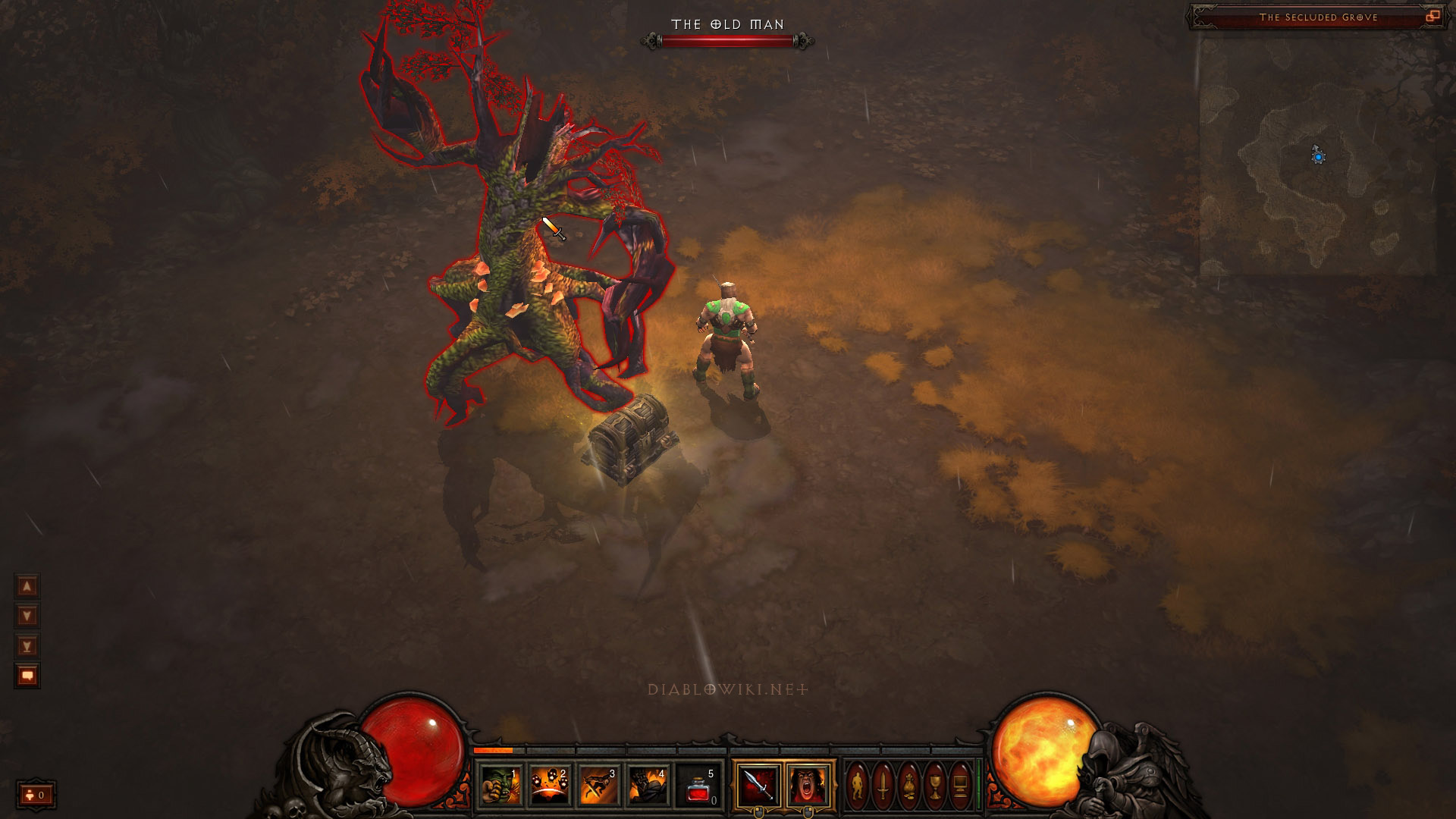Select the screaming face right-mouse skill

[807, 785]
